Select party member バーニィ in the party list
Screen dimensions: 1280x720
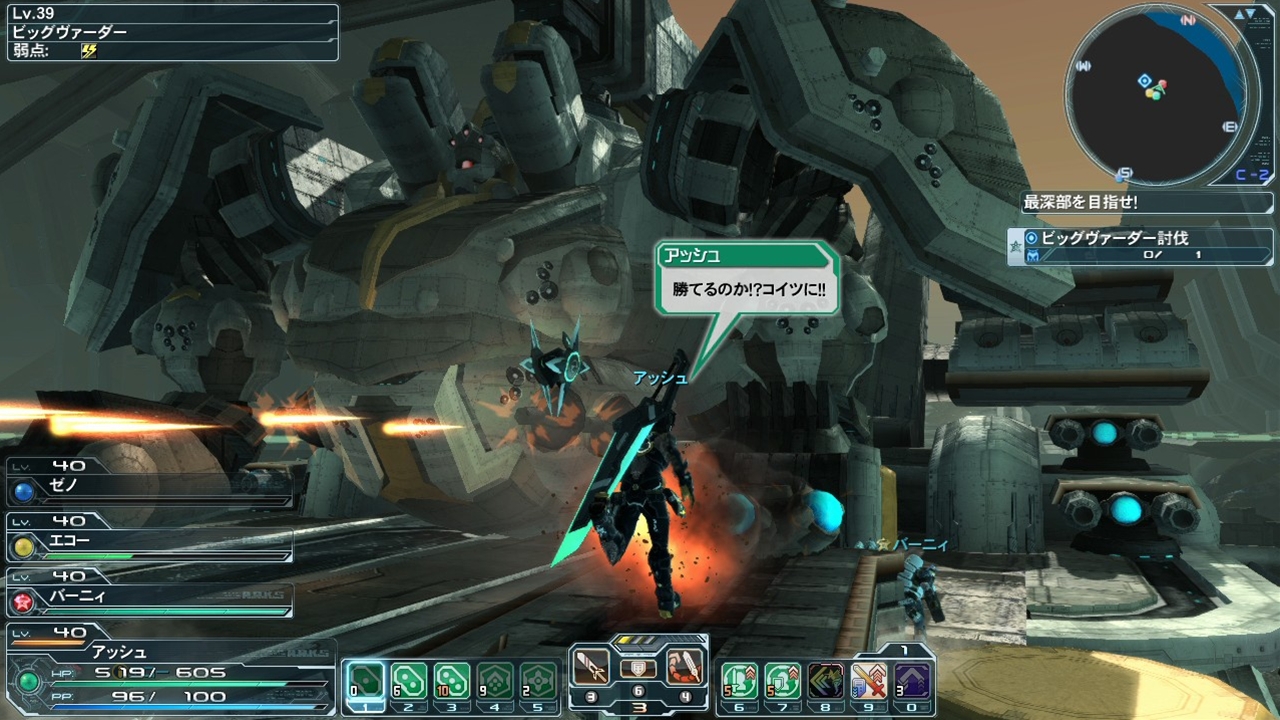pyautogui.click(x=150, y=600)
